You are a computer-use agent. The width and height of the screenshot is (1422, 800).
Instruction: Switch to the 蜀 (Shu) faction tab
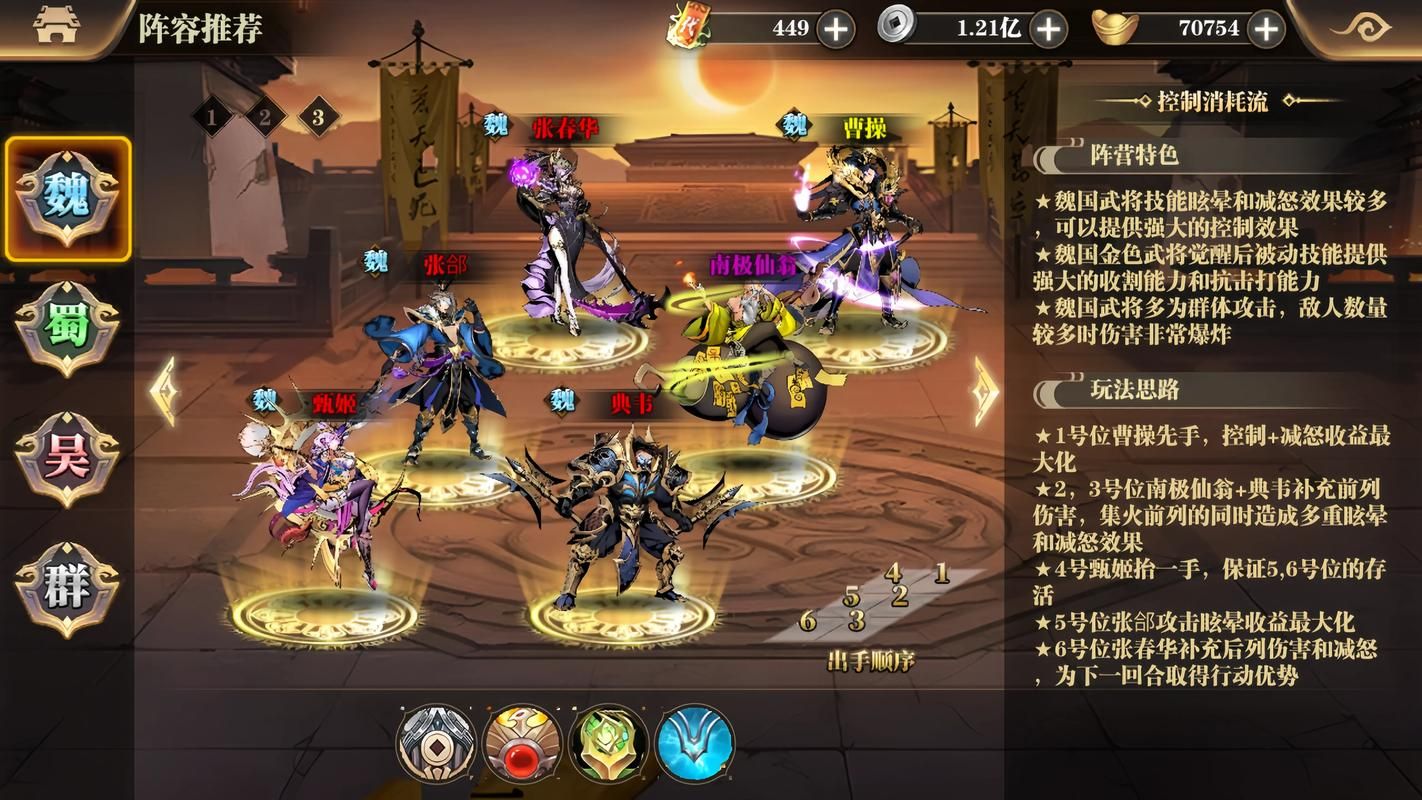(x=67, y=329)
